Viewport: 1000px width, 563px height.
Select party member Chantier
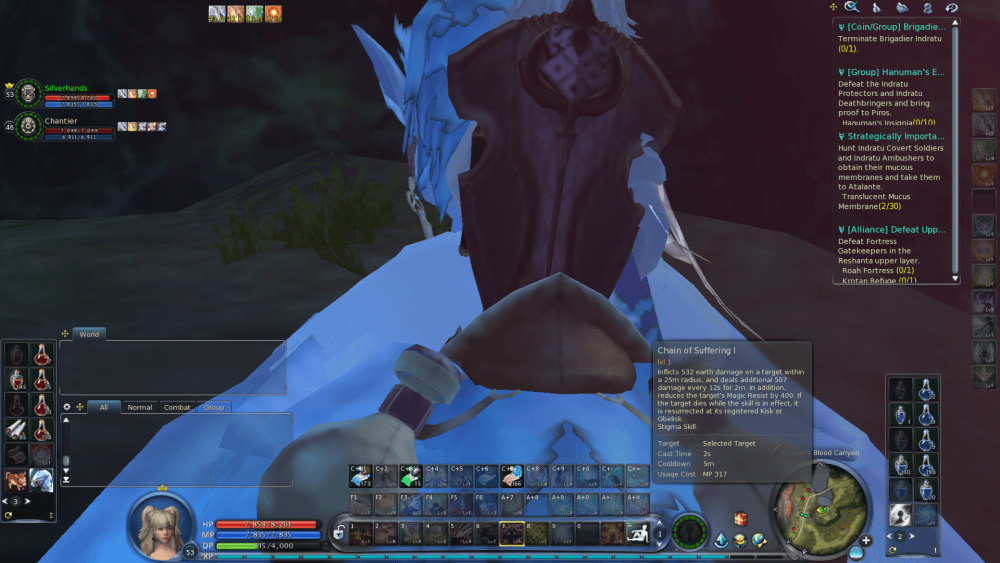click(61, 120)
